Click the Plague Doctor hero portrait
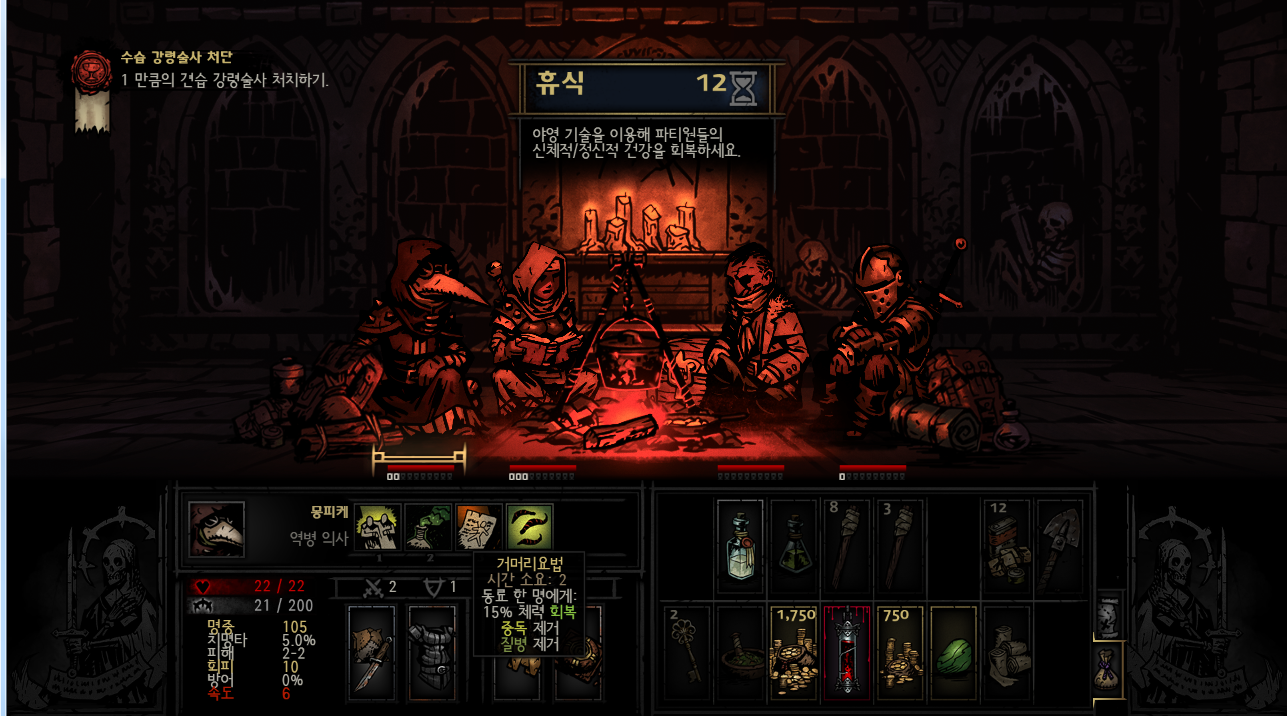The image size is (1287, 716). coord(216,529)
